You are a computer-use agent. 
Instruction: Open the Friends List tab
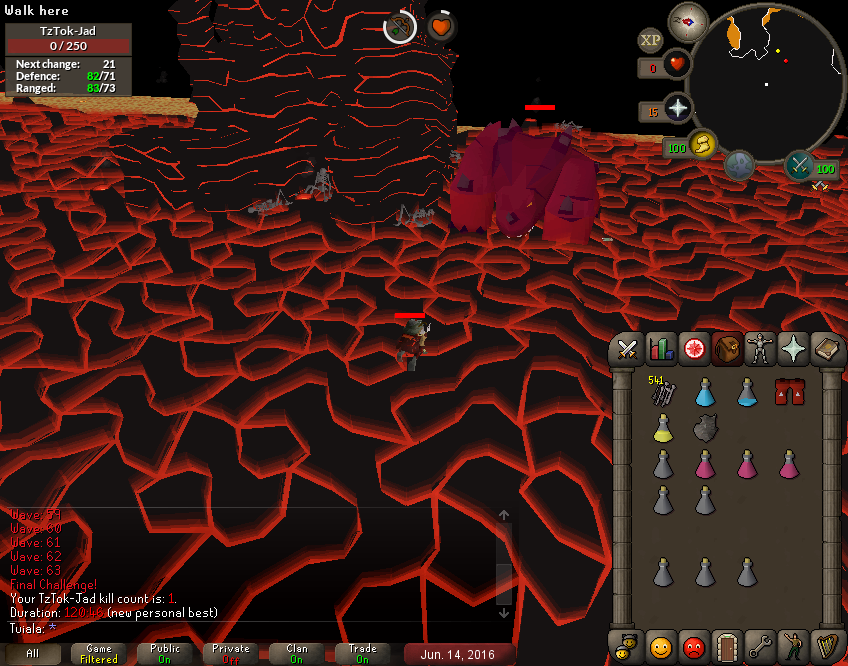(660, 645)
